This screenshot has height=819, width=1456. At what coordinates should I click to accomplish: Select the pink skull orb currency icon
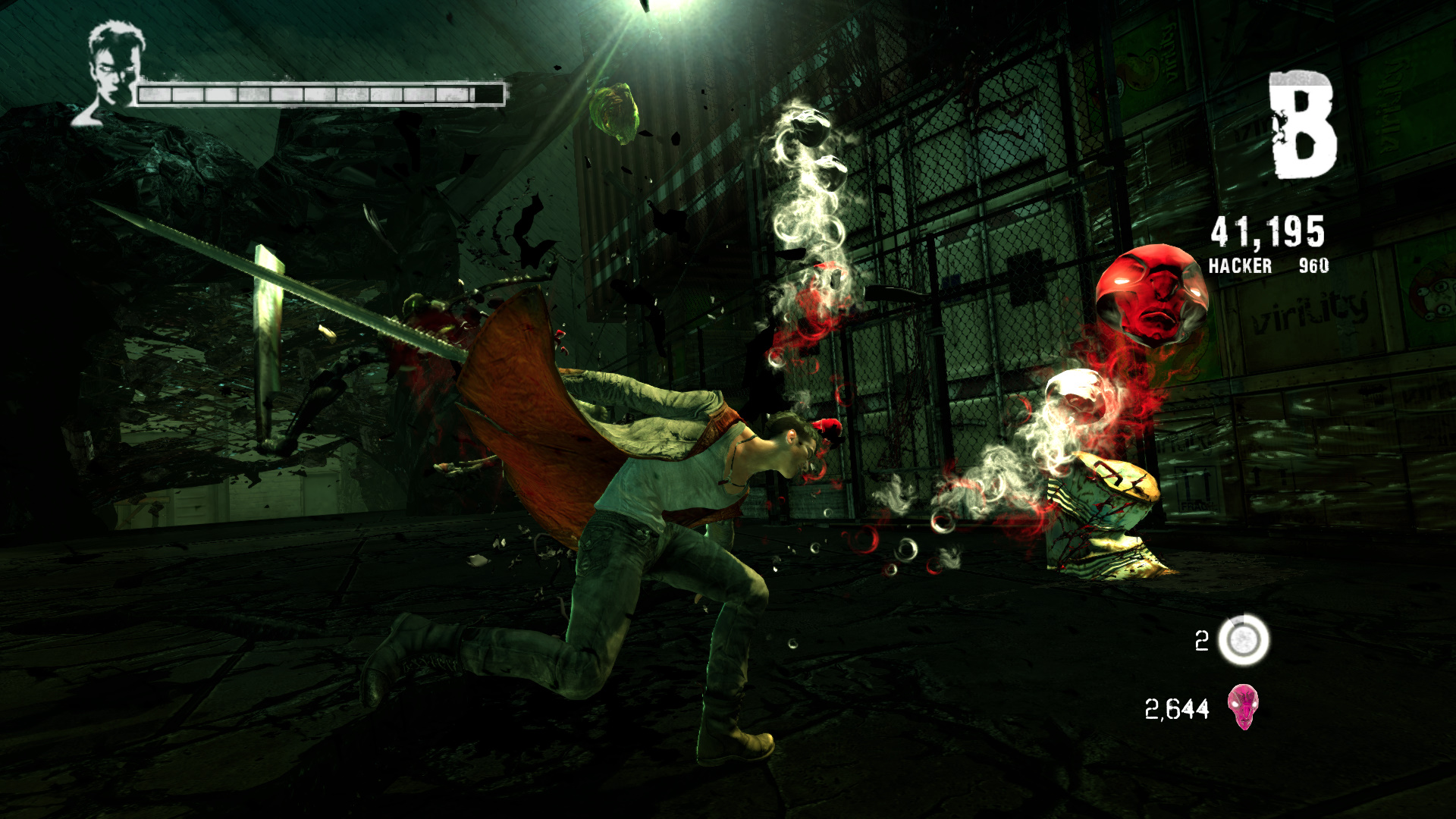[x=1243, y=707]
